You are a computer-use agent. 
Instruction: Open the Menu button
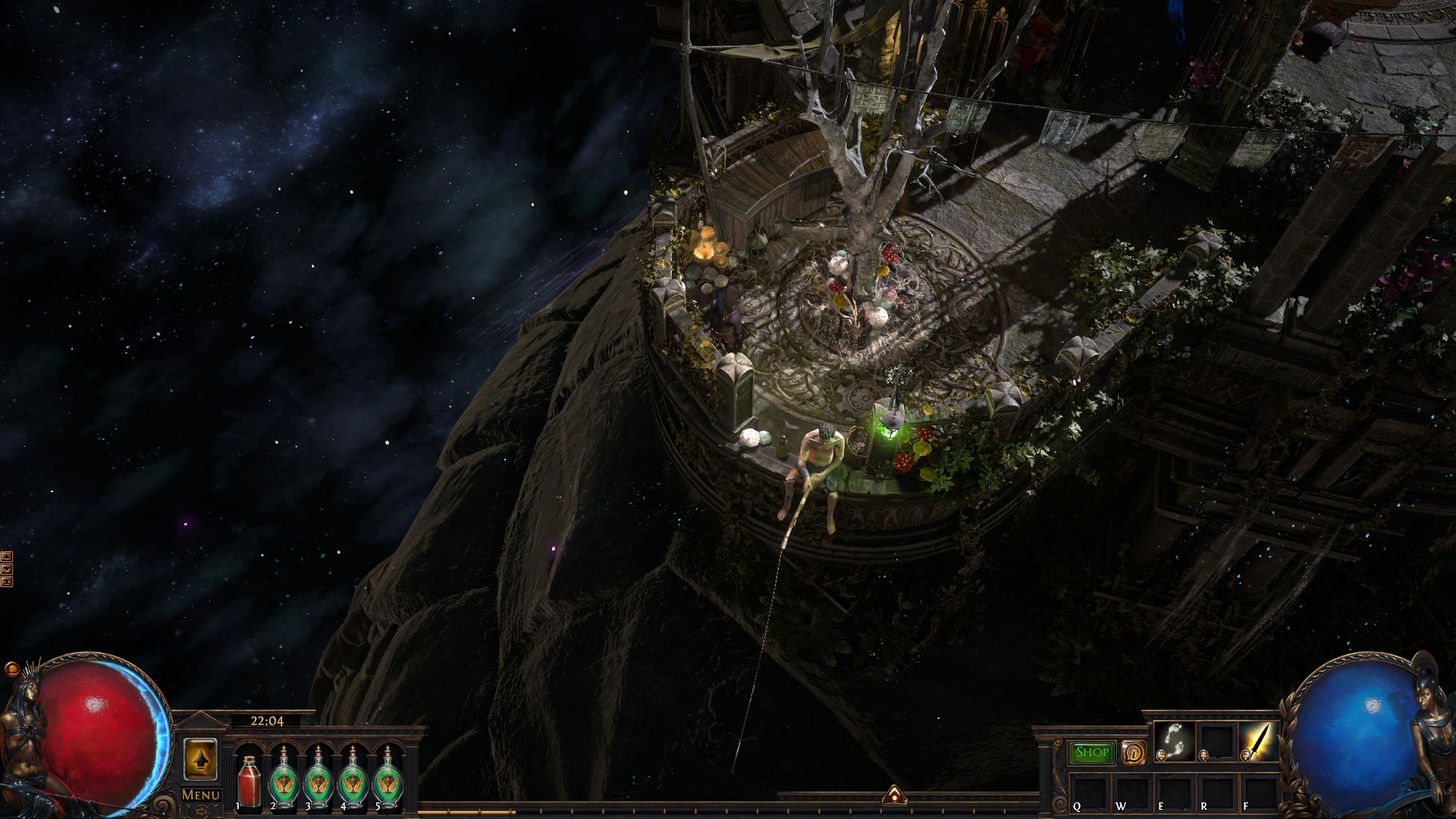click(201, 795)
